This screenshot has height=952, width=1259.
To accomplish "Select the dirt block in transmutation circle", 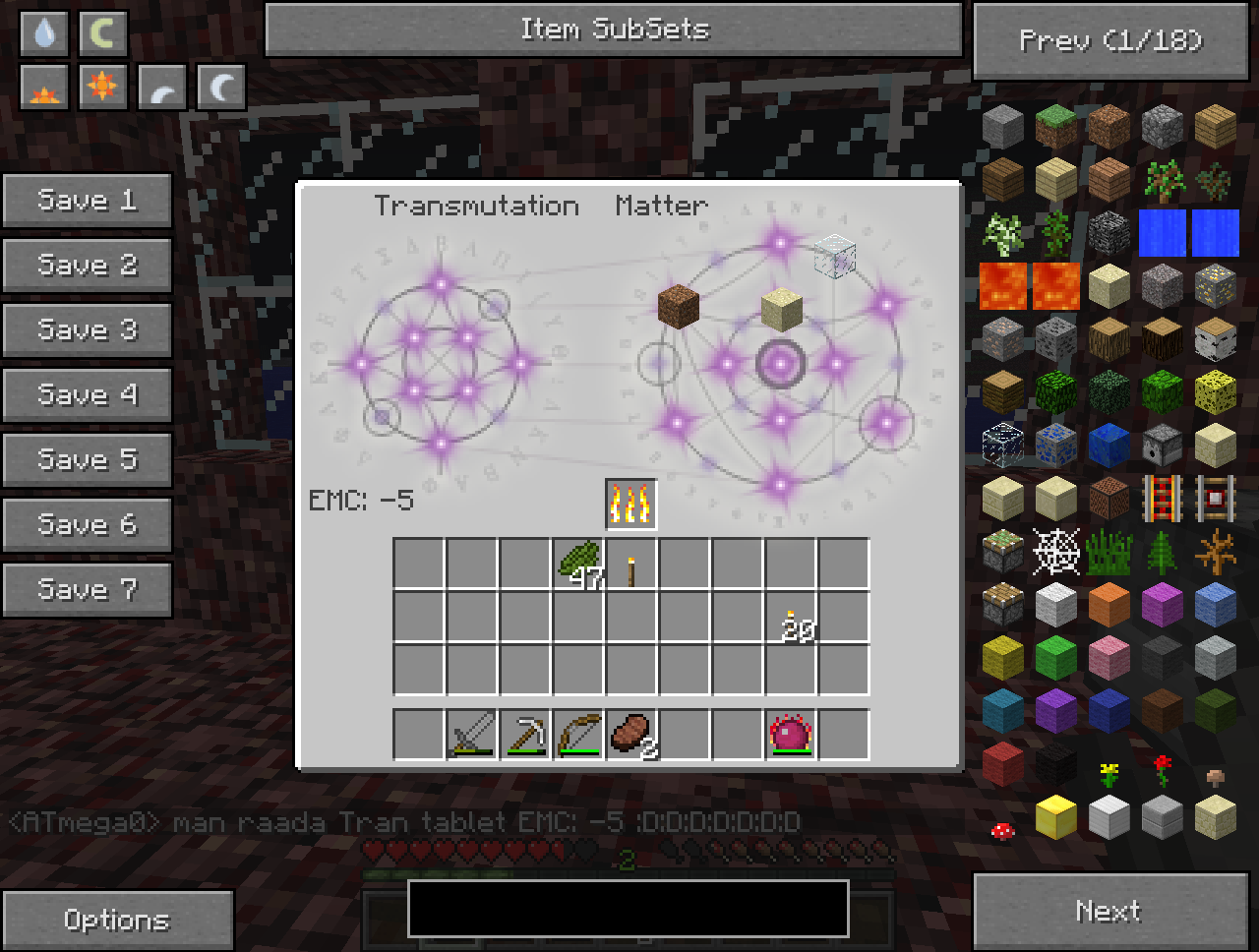I will pos(678,305).
